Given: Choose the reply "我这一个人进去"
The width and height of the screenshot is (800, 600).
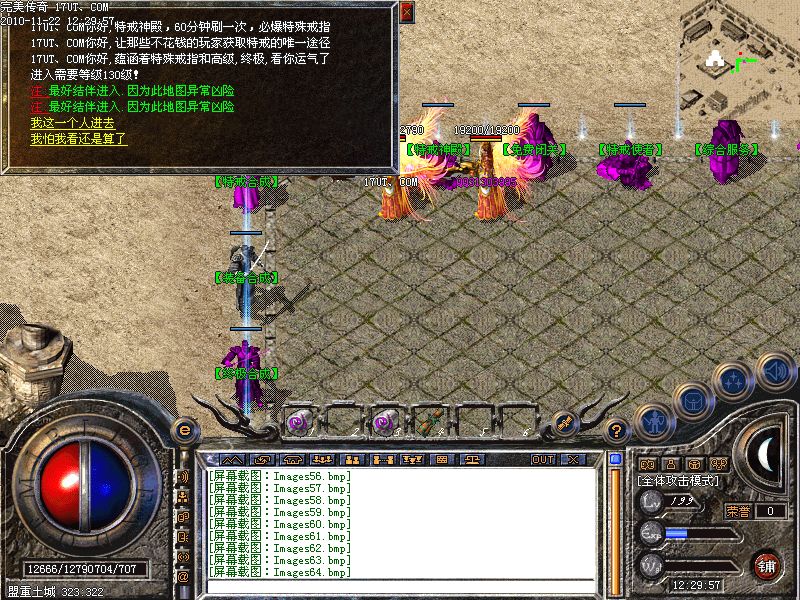Looking at the screenshot, I should pyautogui.click(x=72, y=123).
